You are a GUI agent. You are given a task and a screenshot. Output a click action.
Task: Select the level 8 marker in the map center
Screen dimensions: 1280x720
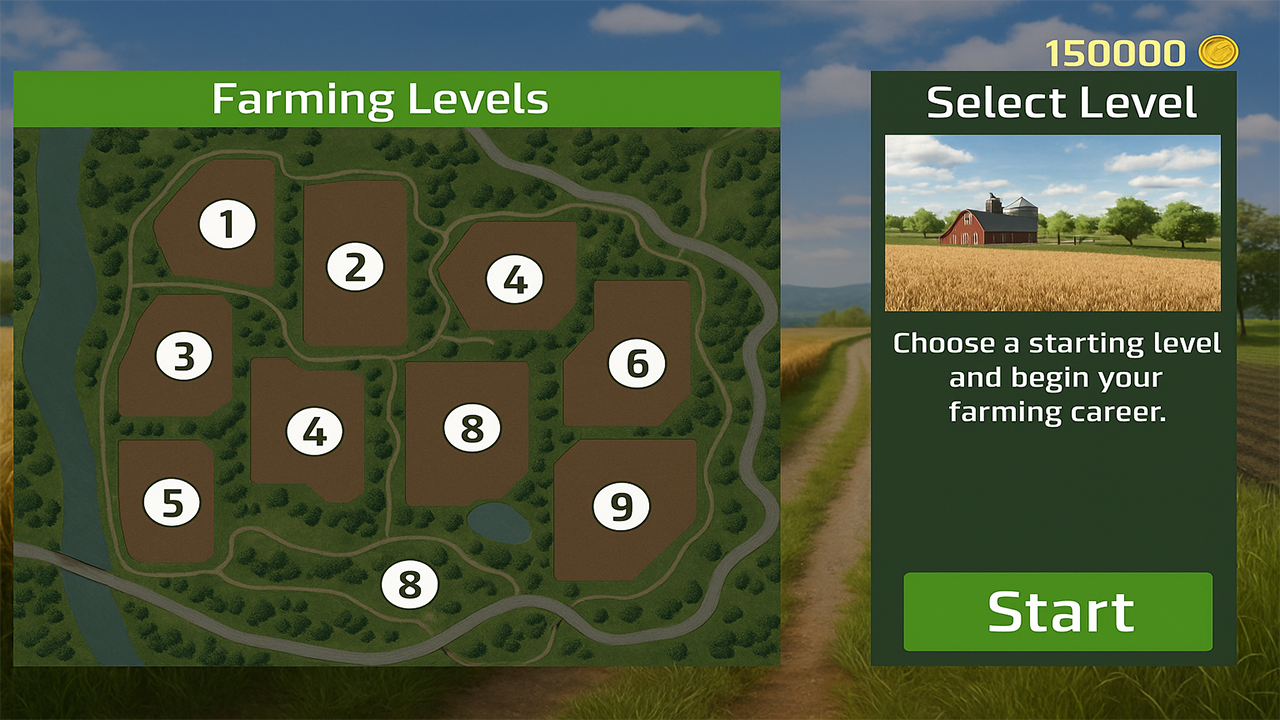point(468,429)
